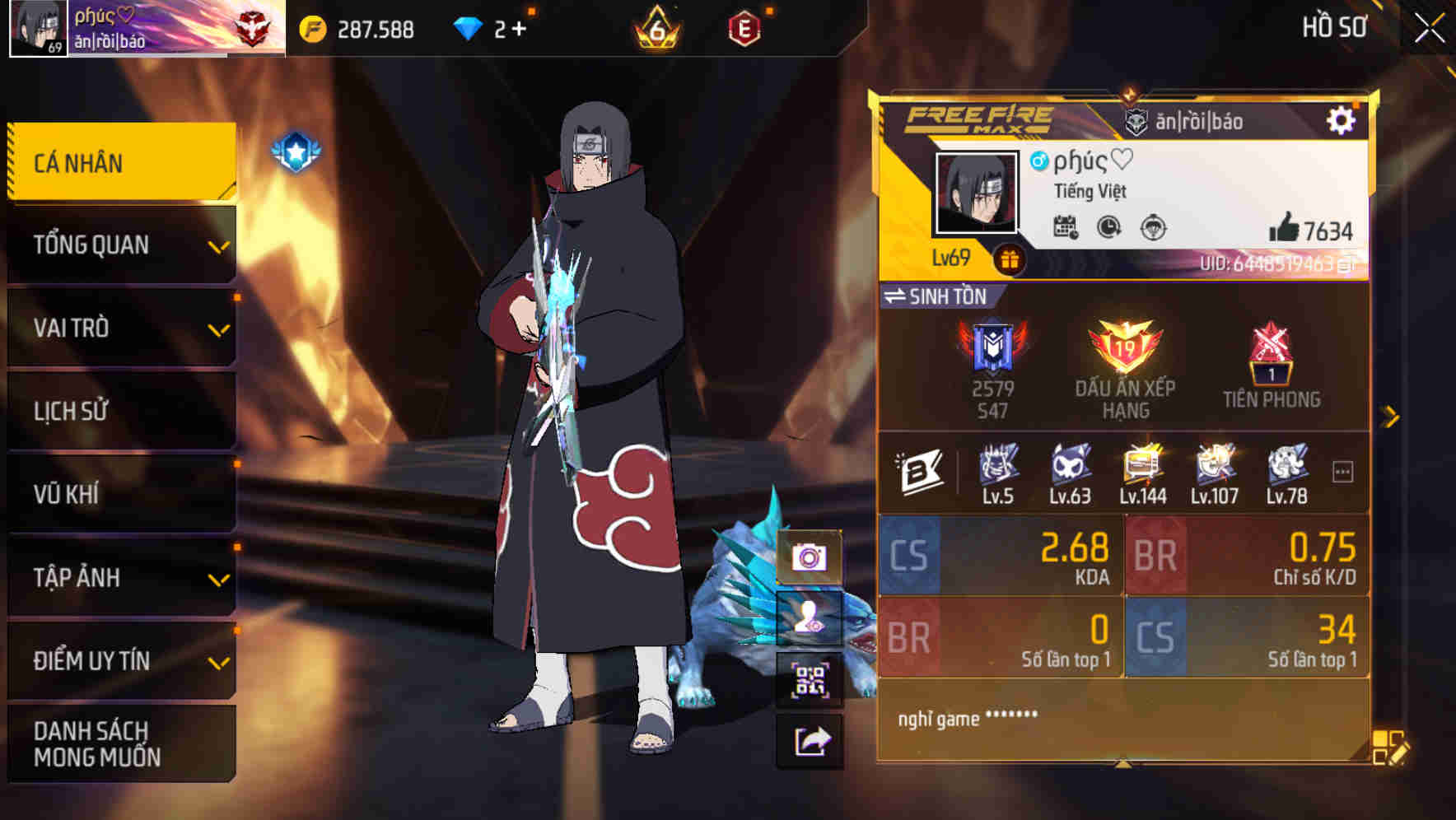Screen dimensions: 1456x820
Task: Open profile settings via the gear icon
Action: [1342, 119]
